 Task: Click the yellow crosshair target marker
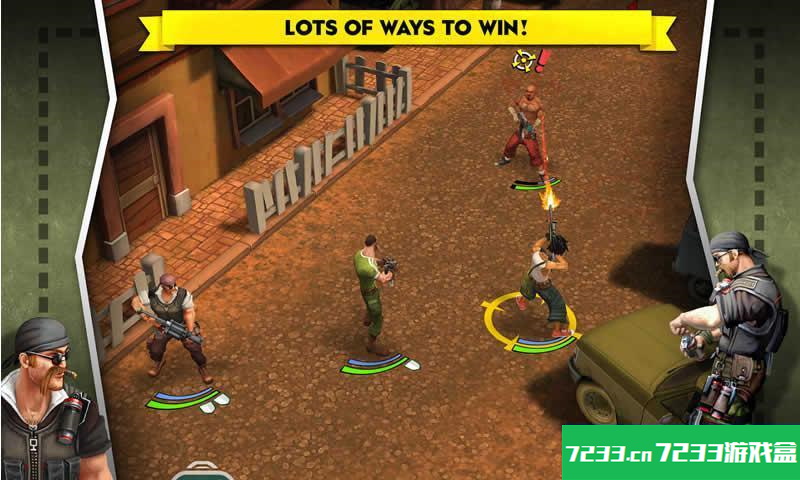[x=522, y=60]
